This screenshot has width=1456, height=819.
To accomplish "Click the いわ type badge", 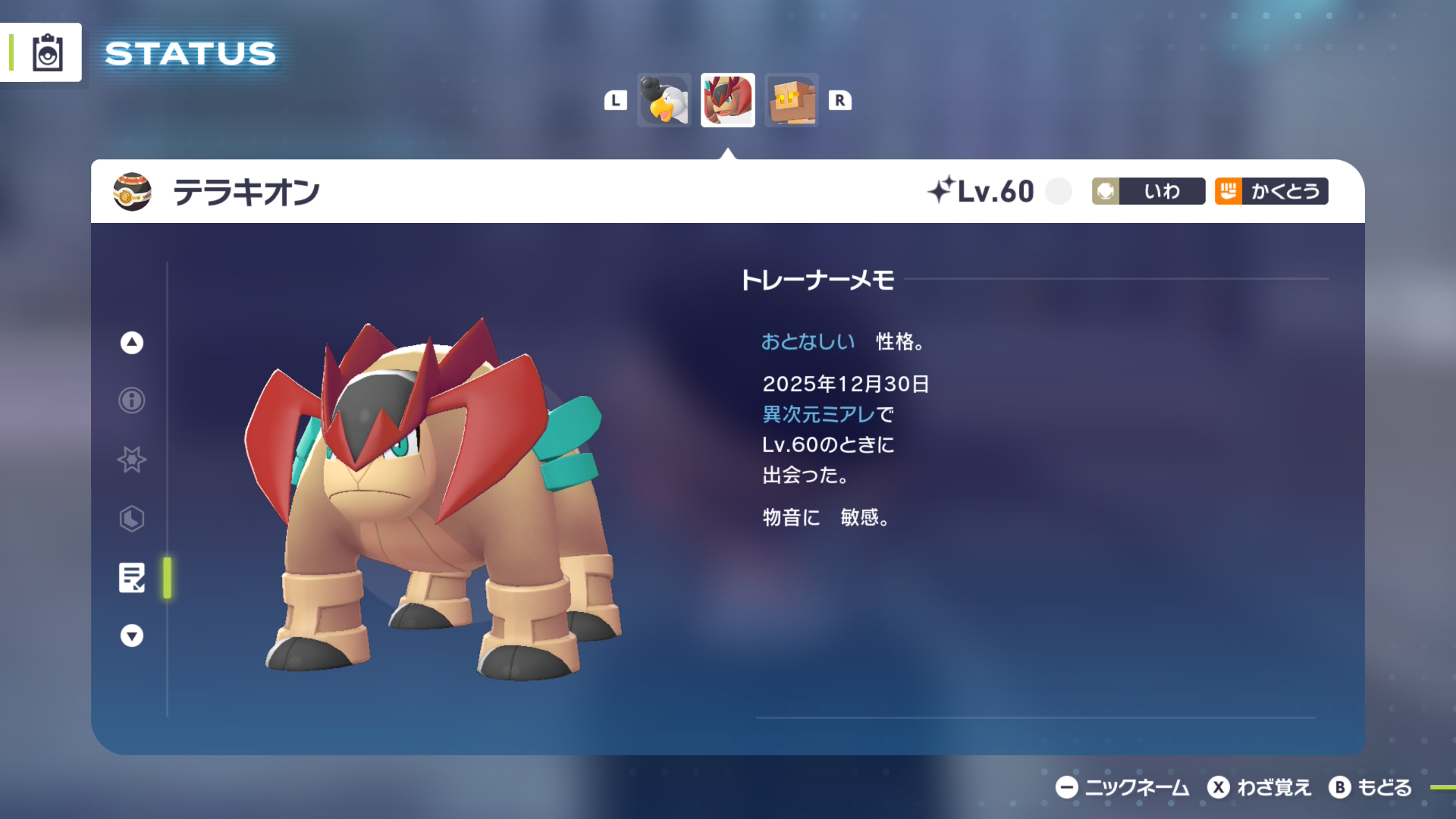I will pyautogui.click(x=1148, y=191).
